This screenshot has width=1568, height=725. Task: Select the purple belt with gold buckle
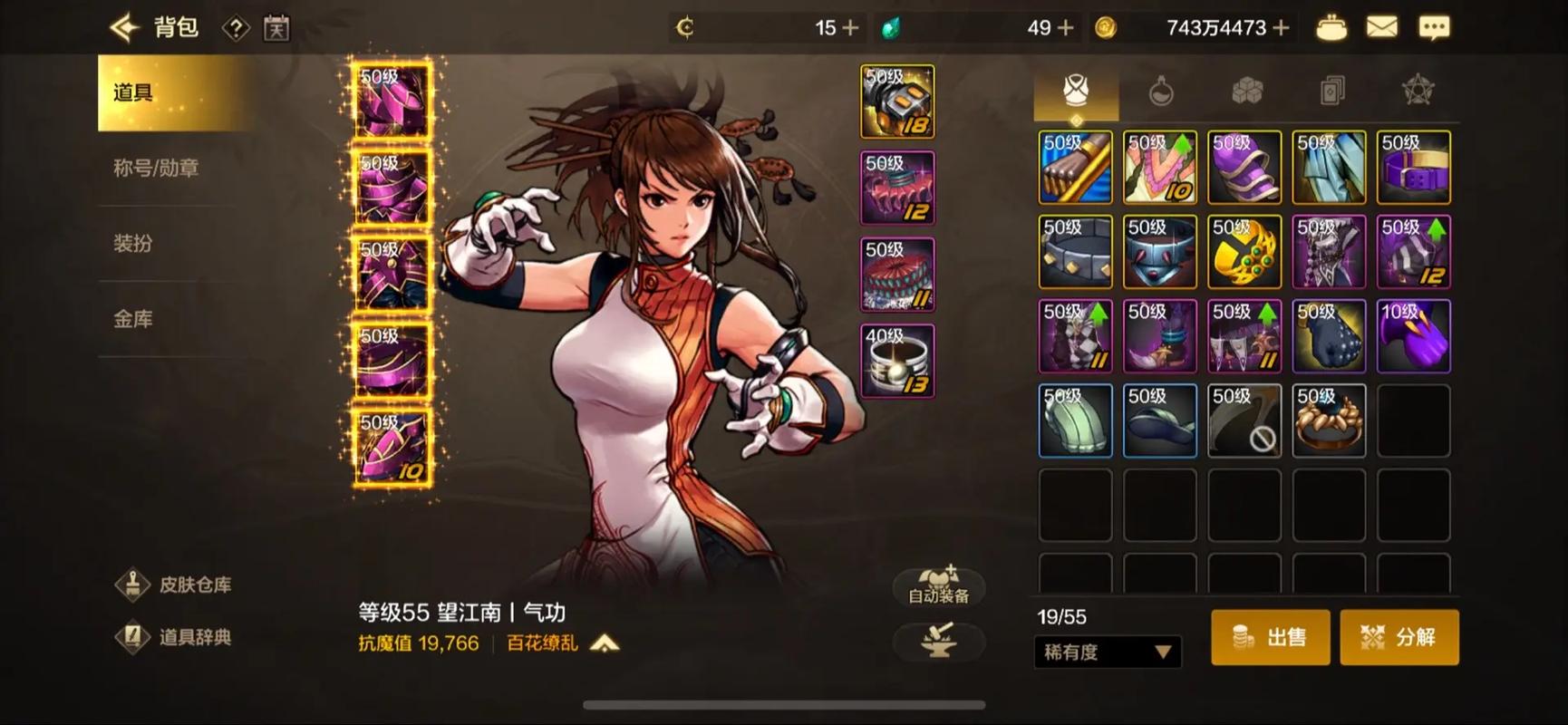[1413, 167]
